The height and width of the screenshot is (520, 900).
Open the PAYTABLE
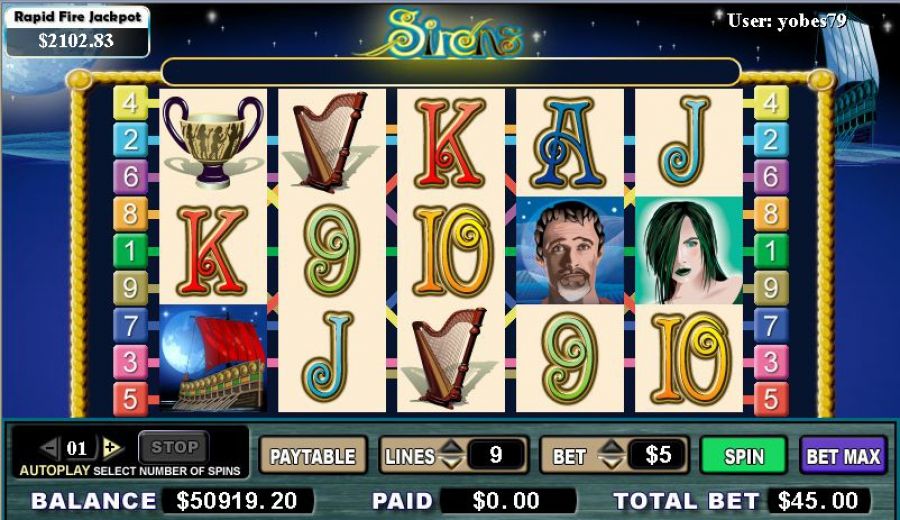[312, 456]
